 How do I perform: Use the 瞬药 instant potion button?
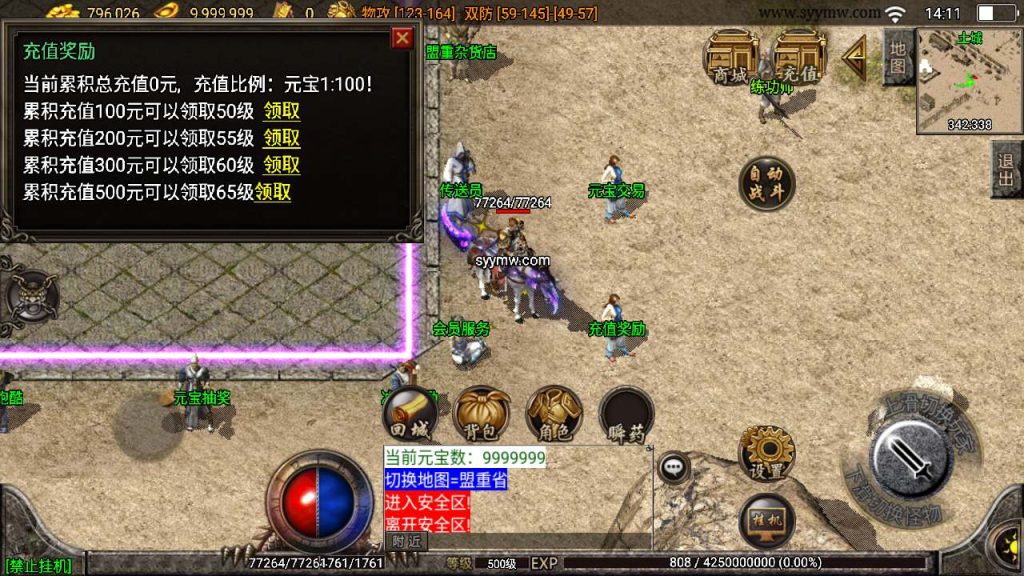(627, 412)
